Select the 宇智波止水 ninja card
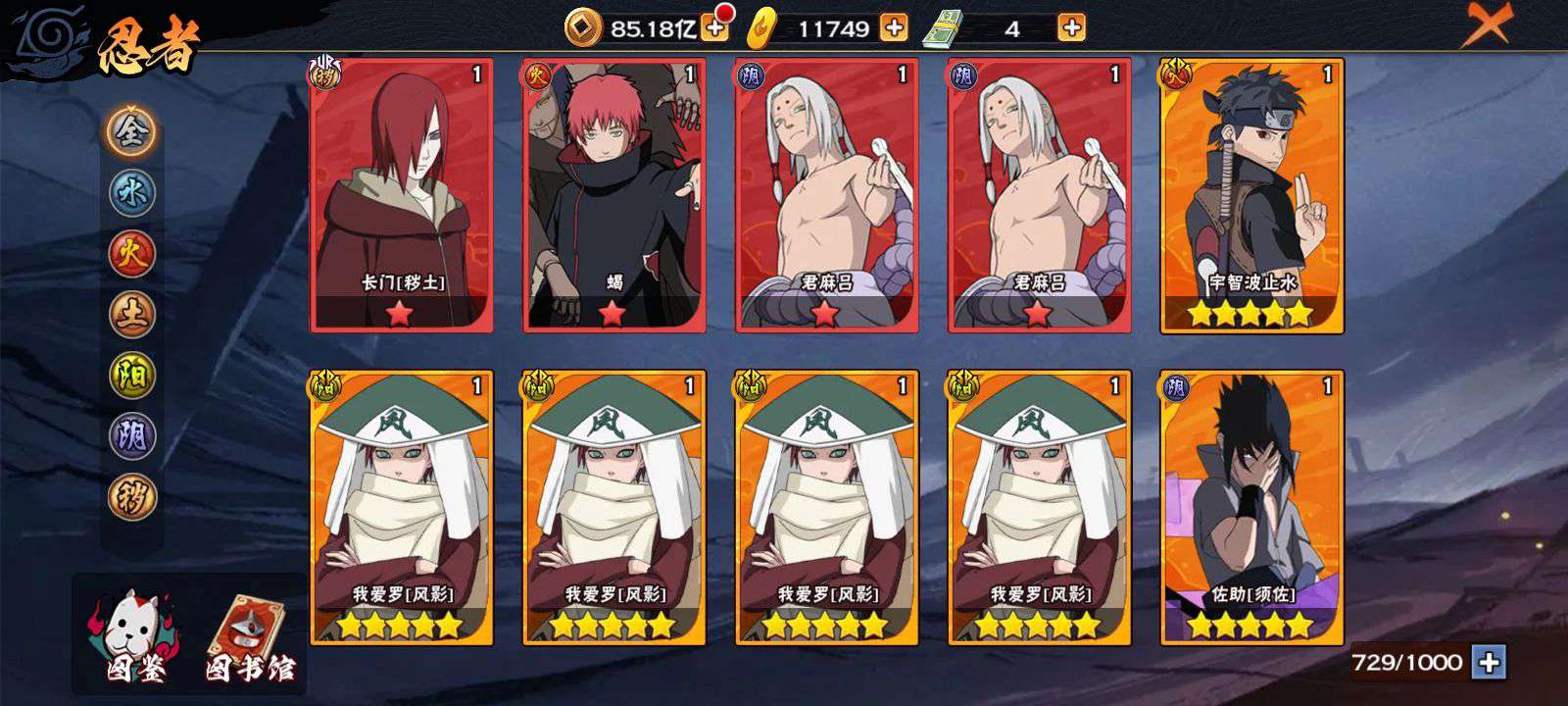This screenshot has width=1568, height=706. [x=1251, y=196]
